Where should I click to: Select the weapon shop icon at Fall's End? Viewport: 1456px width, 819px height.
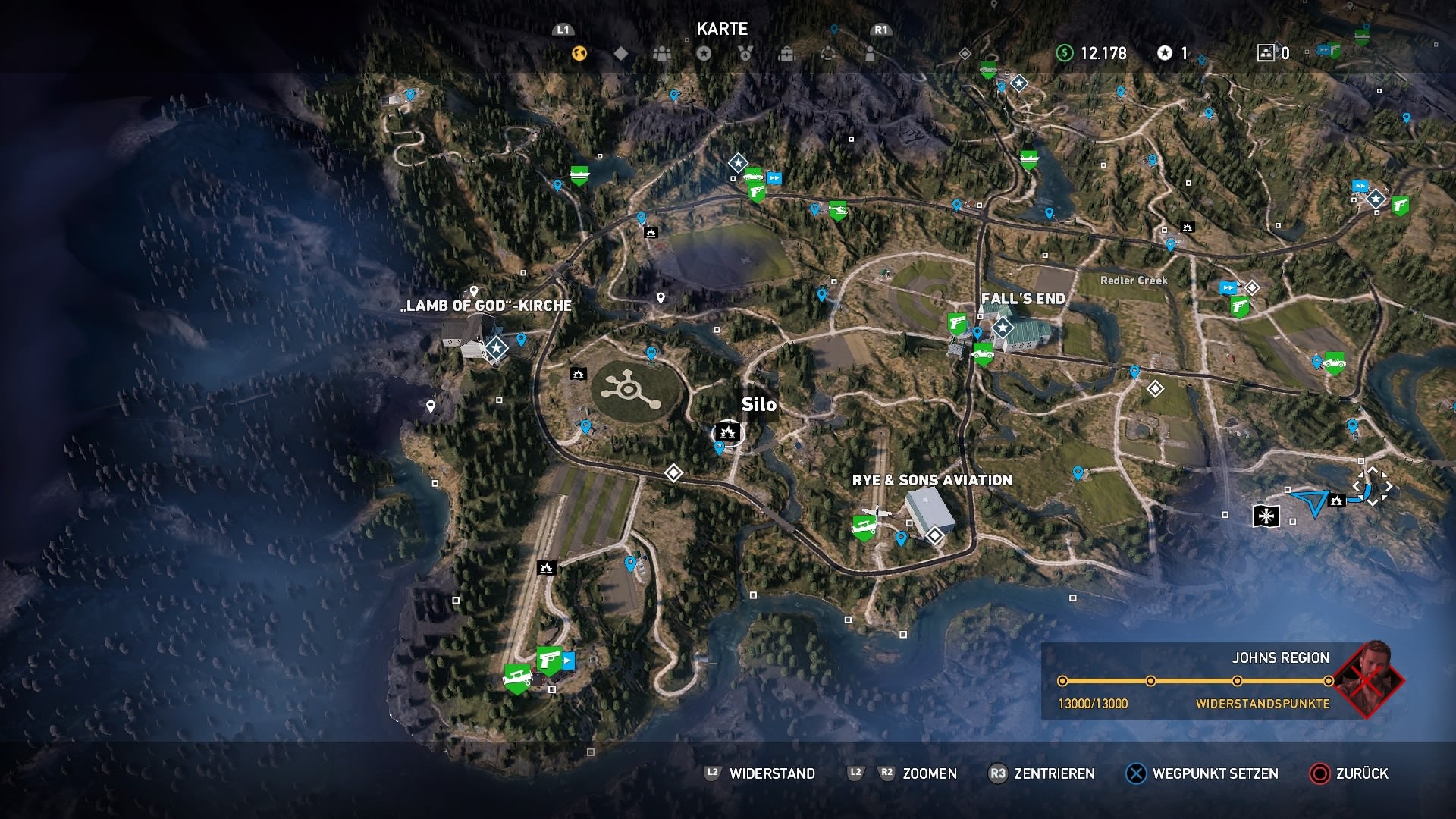(955, 322)
